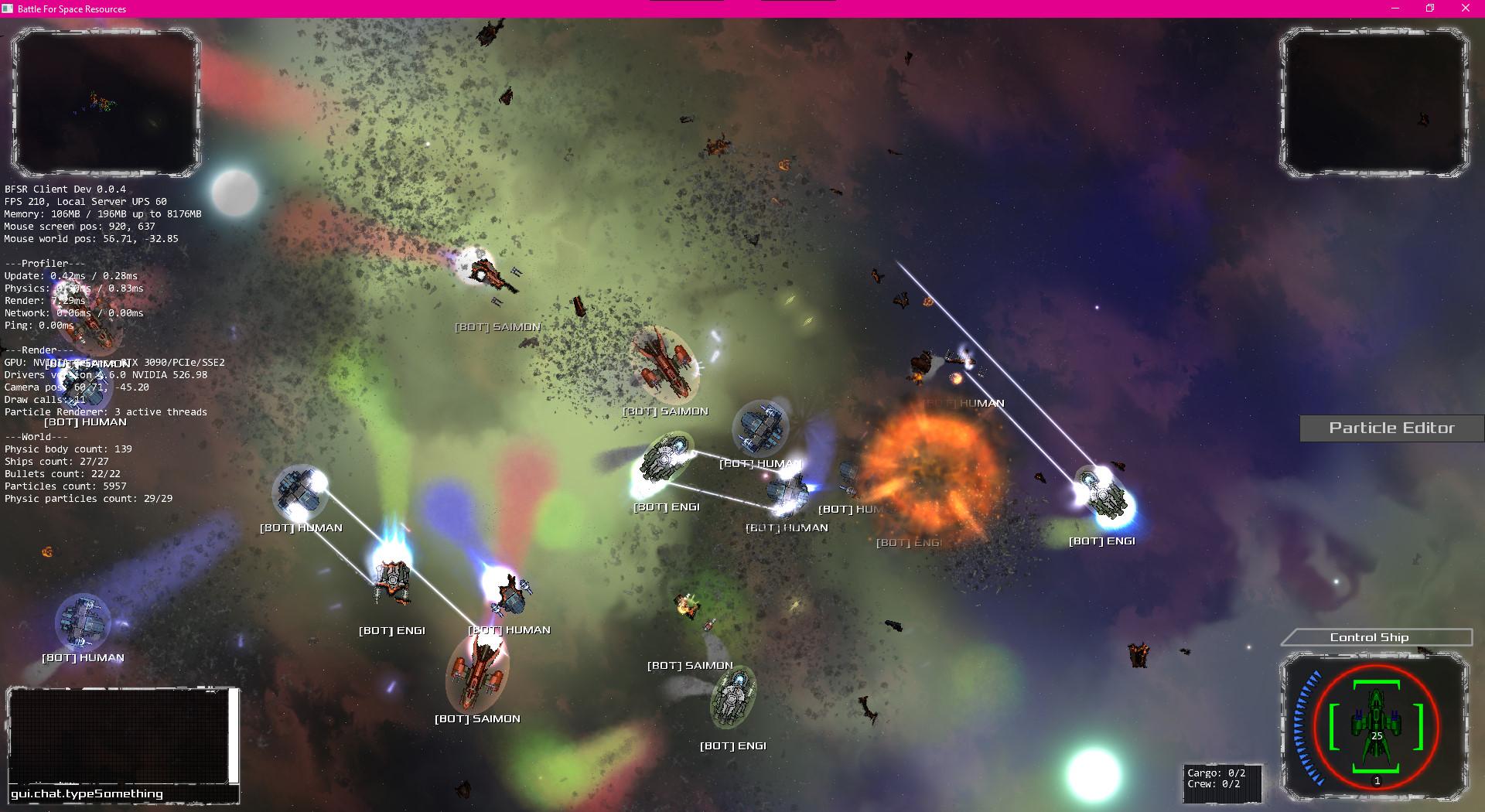Screen dimensions: 1485x812
Task: Close the game window
Action: 1465,9
